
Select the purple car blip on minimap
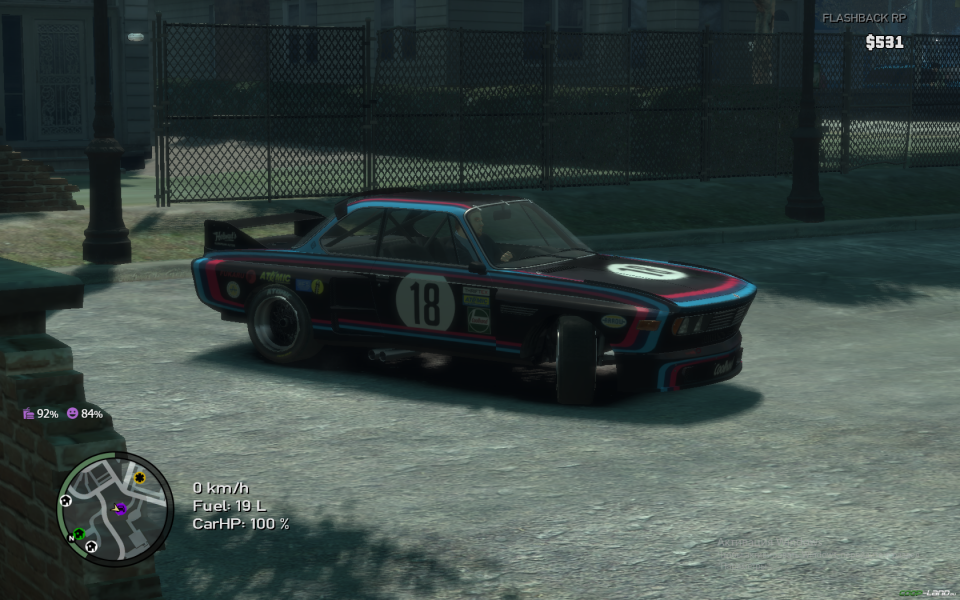pyautogui.click(x=120, y=508)
